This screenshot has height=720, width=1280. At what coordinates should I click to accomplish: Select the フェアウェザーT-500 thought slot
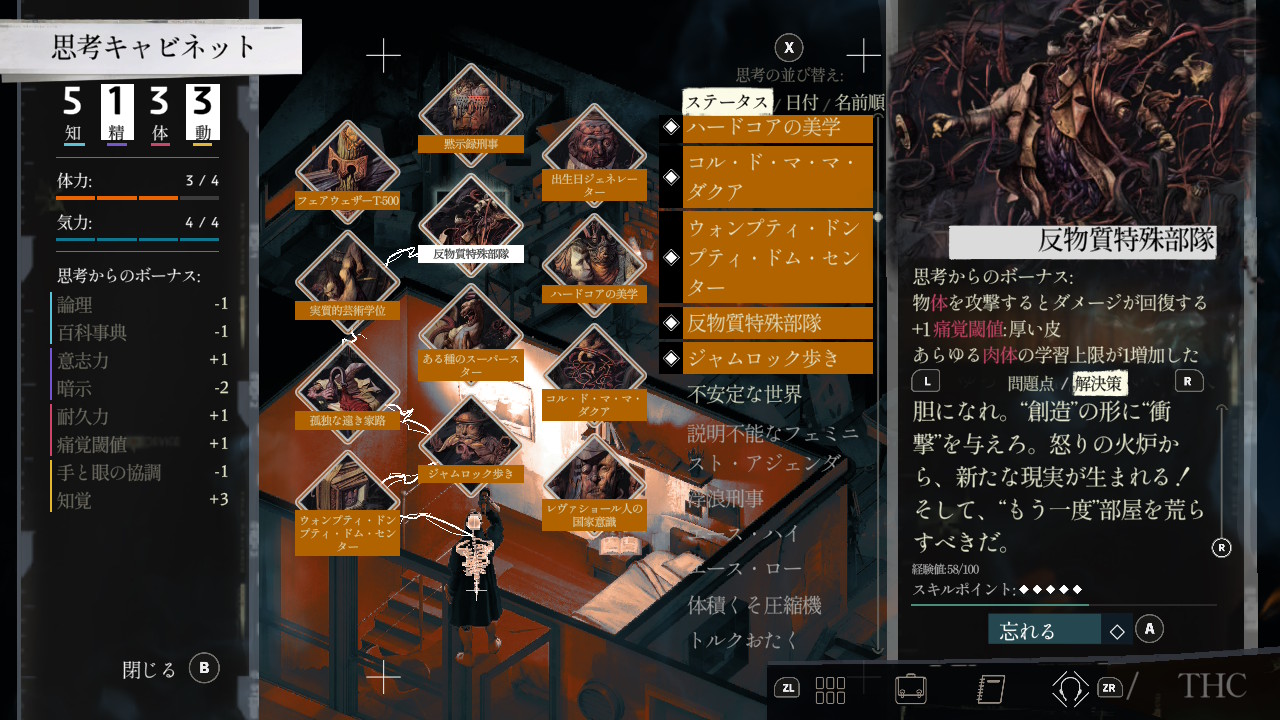click(x=348, y=170)
